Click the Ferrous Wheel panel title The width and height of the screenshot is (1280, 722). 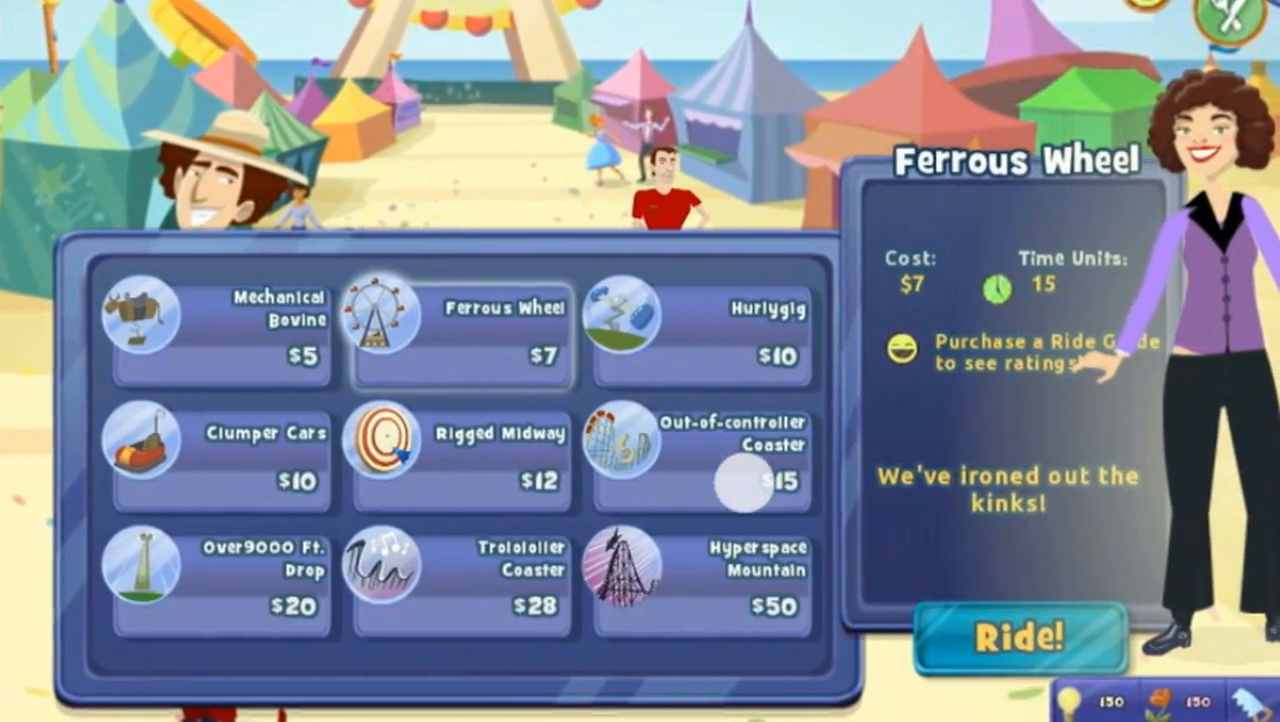click(x=1017, y=160)
